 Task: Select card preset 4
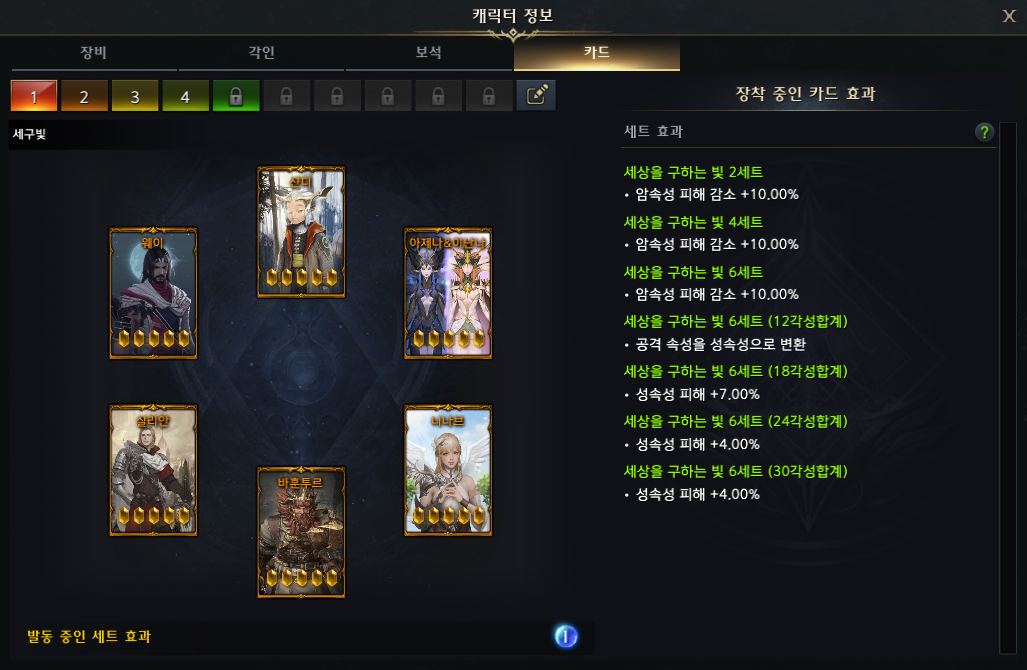click(186, 96)
